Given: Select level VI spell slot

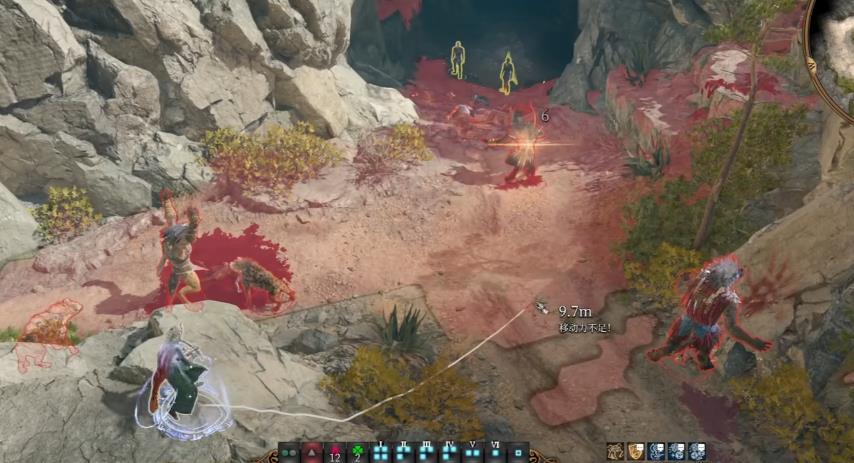Looking at the screenshot, I should click(495, 453).
